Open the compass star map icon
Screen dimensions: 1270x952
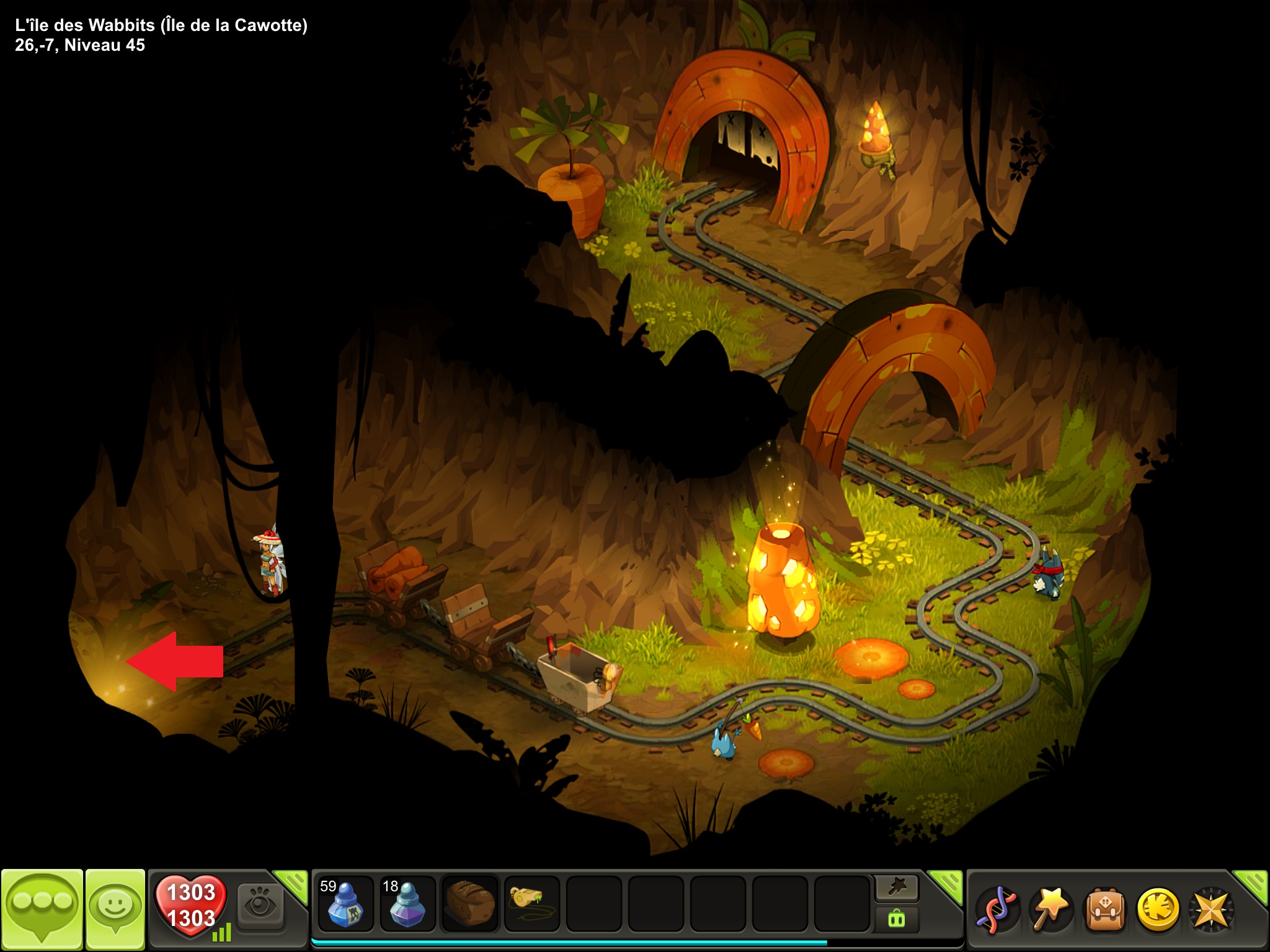click(1210, 910)
